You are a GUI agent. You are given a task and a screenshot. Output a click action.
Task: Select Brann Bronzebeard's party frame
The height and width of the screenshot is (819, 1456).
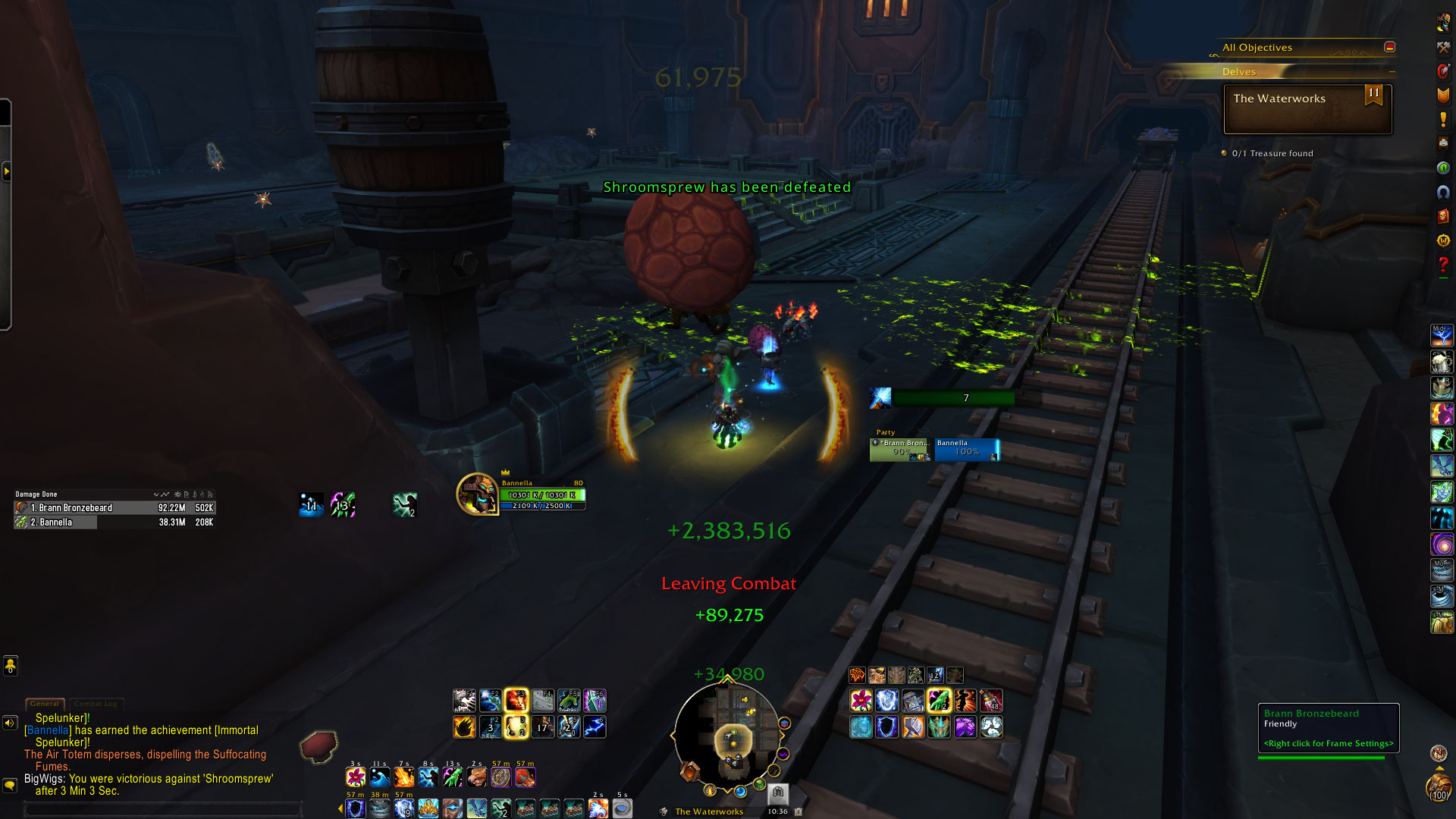[901, 450]
